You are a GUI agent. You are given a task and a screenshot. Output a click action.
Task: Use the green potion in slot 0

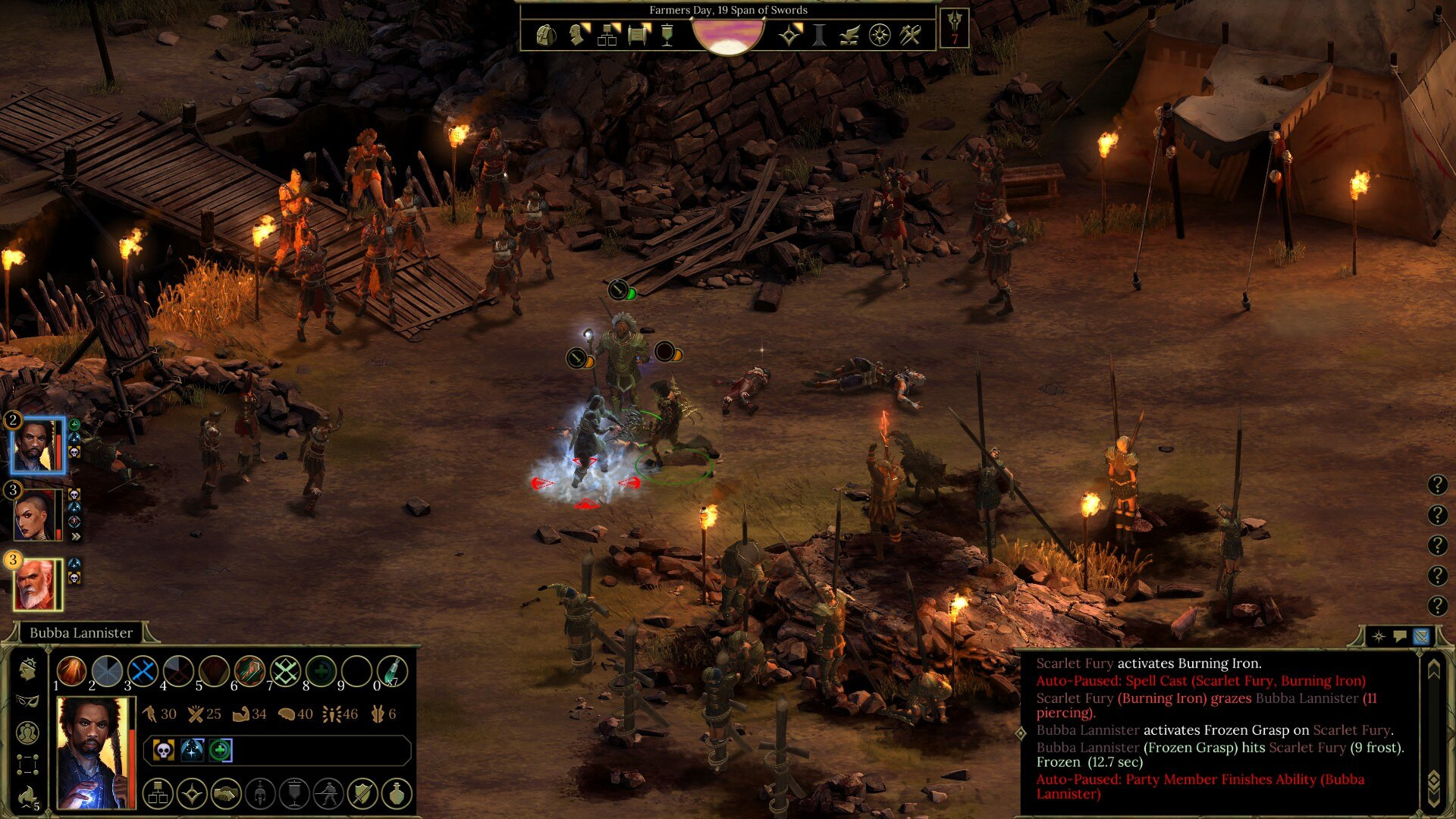pyautogui.click(x=392, y=671)
